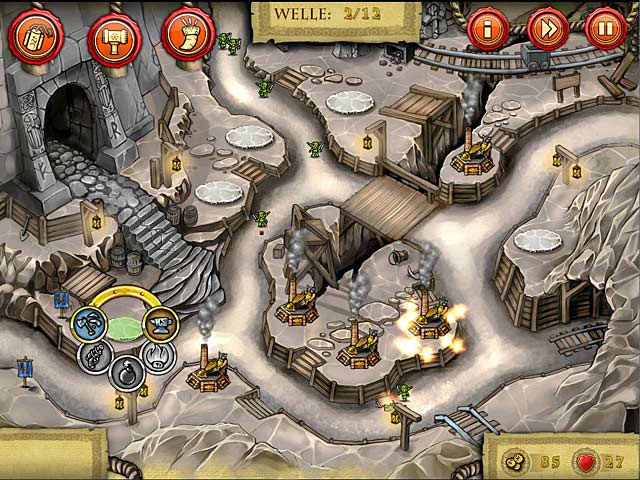Open the info panel
Image resolution: width=640 pixels, height=480 pixels.
[489, 28]
